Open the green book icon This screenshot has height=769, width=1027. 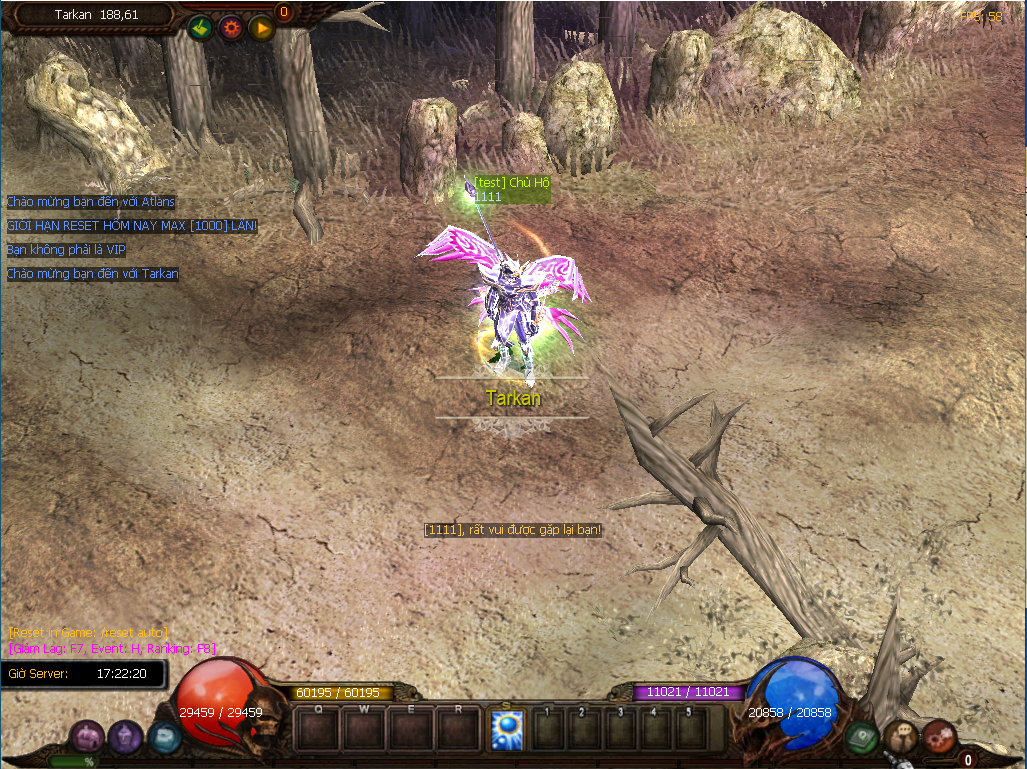click(861, 738)
